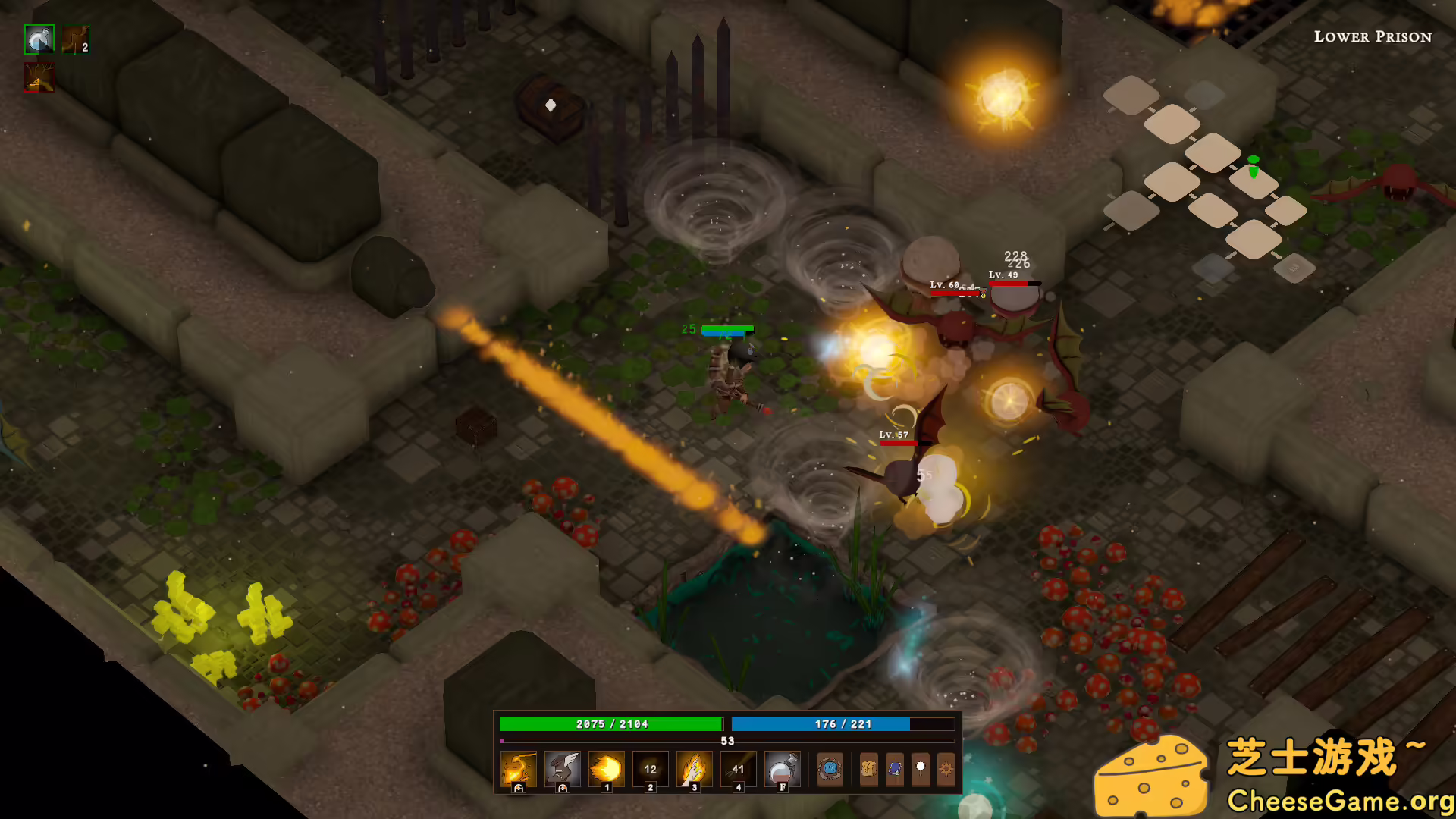The width and height of the screenshot is (1456, 819).
Task: Open the gear settings menu
Action: pyautogui.click(x=946, y=769)
